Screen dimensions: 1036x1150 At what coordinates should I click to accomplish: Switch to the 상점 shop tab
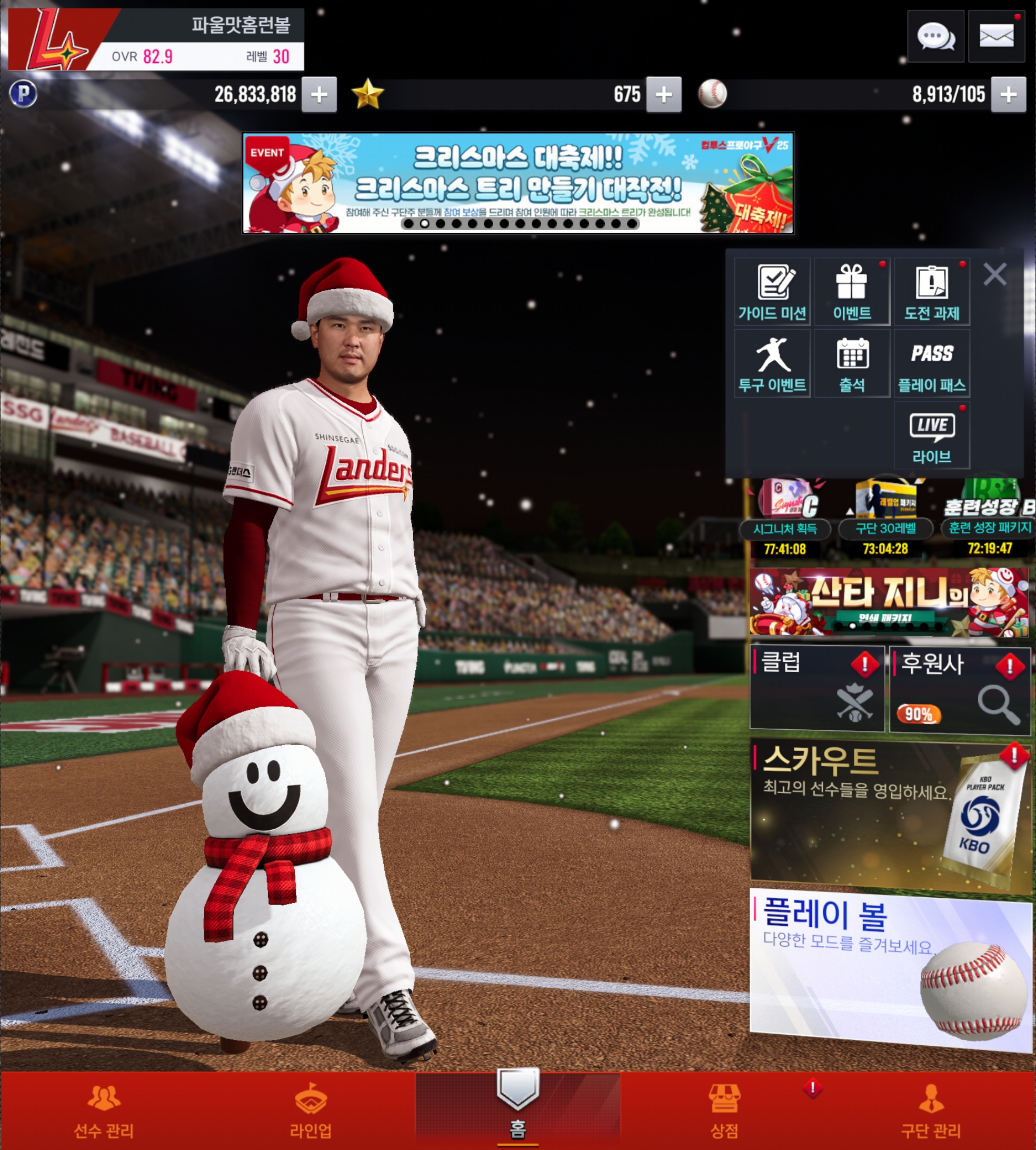[724, 1111]
